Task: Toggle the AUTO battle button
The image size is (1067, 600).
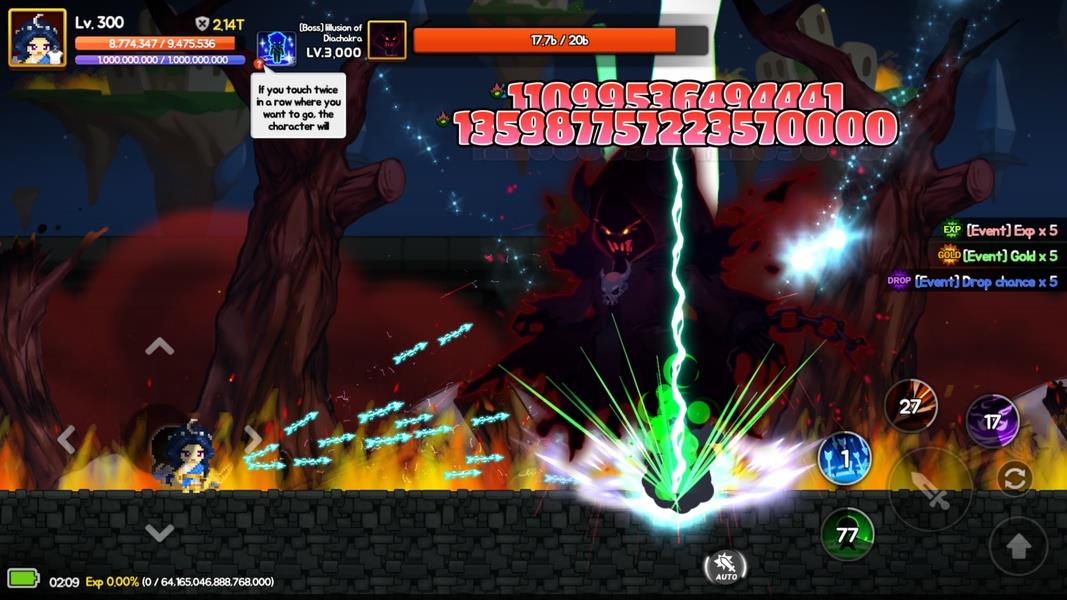Action: click(x=725, y=567)
